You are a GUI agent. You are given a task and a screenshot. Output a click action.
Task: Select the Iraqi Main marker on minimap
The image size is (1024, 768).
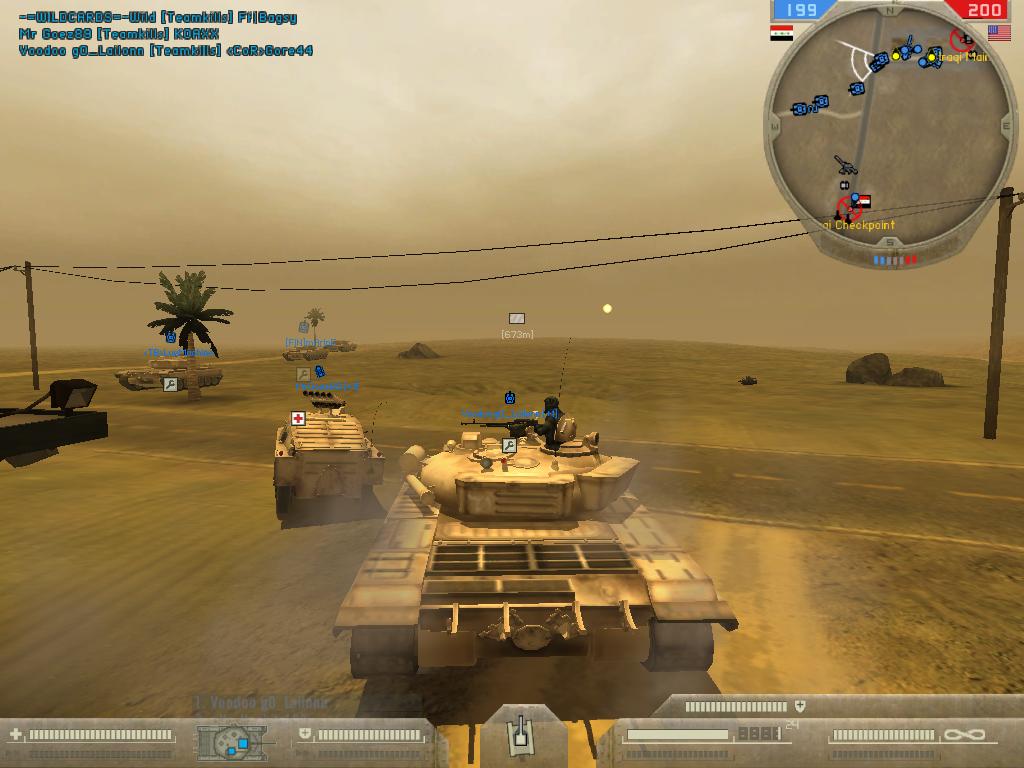click(961, 41)
